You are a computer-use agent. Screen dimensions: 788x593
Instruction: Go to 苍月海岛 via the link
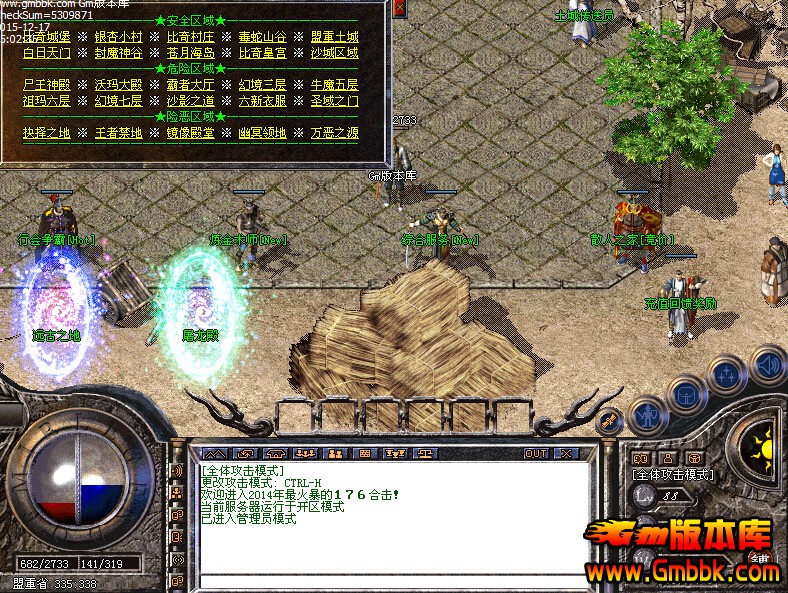pyautogui.click(x=190, y=53)
